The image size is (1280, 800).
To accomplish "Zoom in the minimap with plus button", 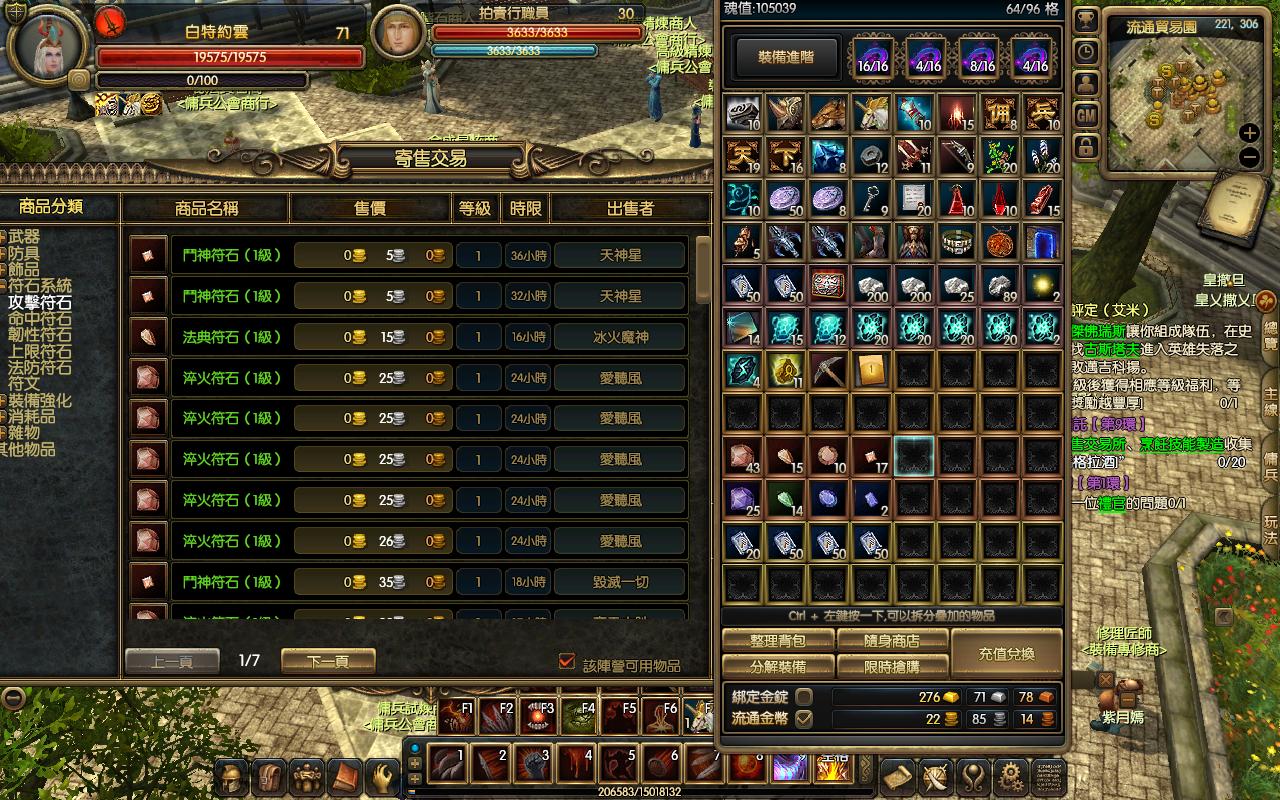I will coord(1249,133).
